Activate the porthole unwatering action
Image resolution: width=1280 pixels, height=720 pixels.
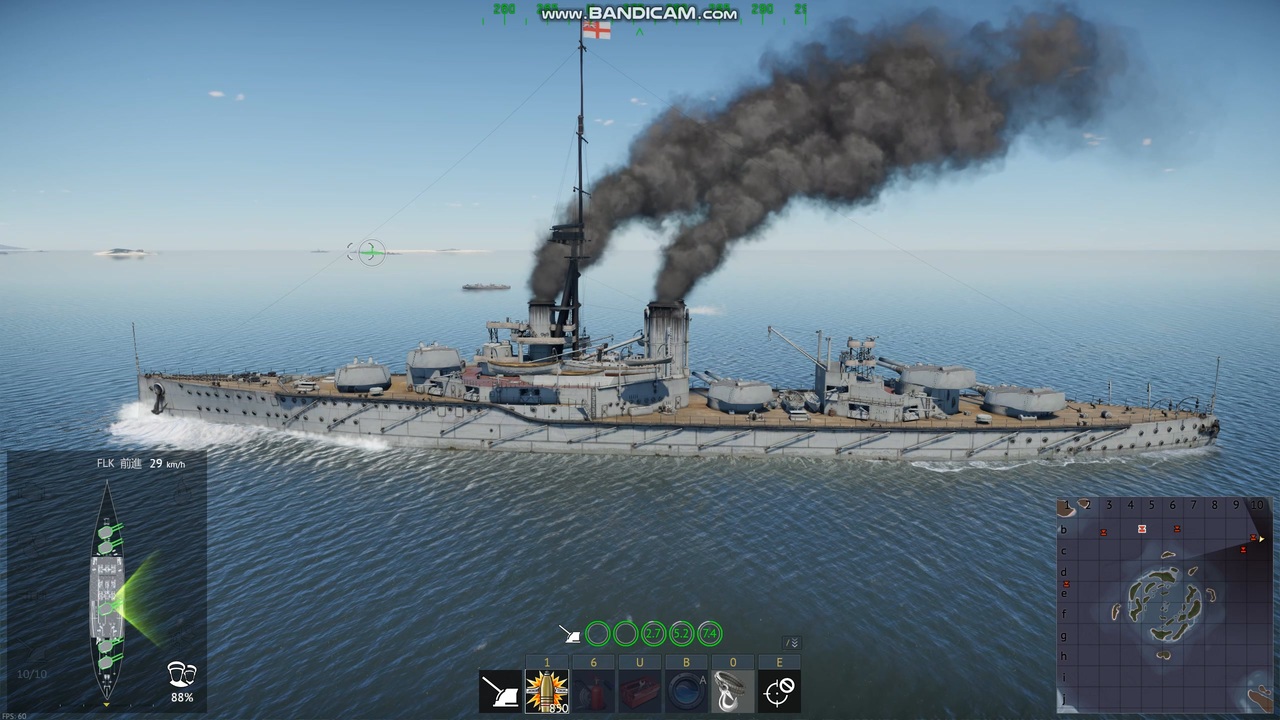687,691
